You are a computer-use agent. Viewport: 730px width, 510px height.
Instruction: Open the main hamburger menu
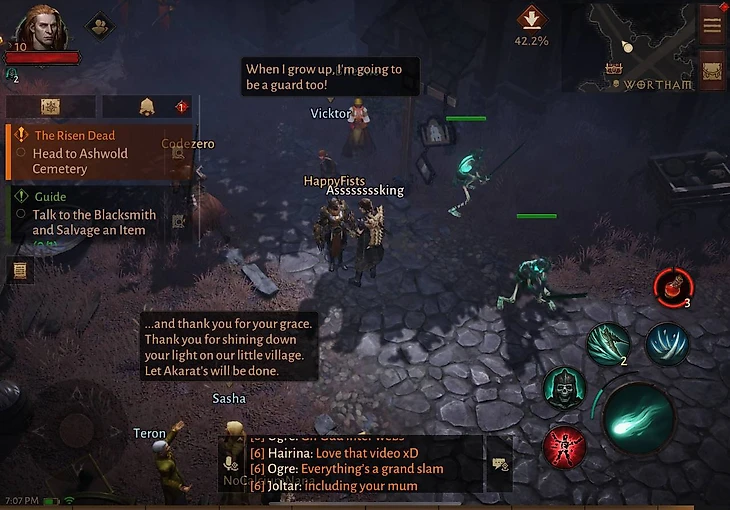coord(712,25)
